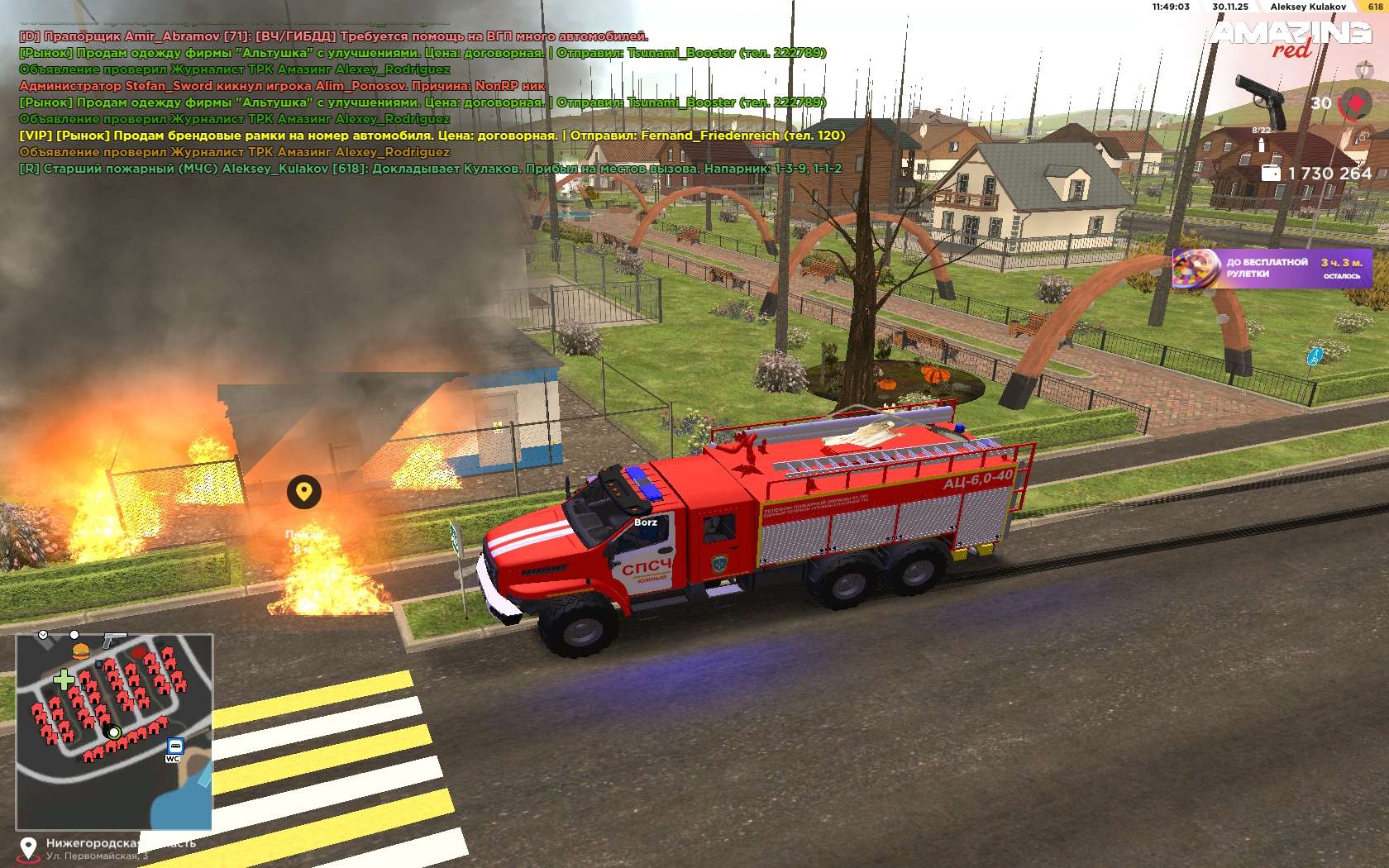Click the bus stop marker on minimap
This screenshot has height=868, width=1389.
(175, 744)
